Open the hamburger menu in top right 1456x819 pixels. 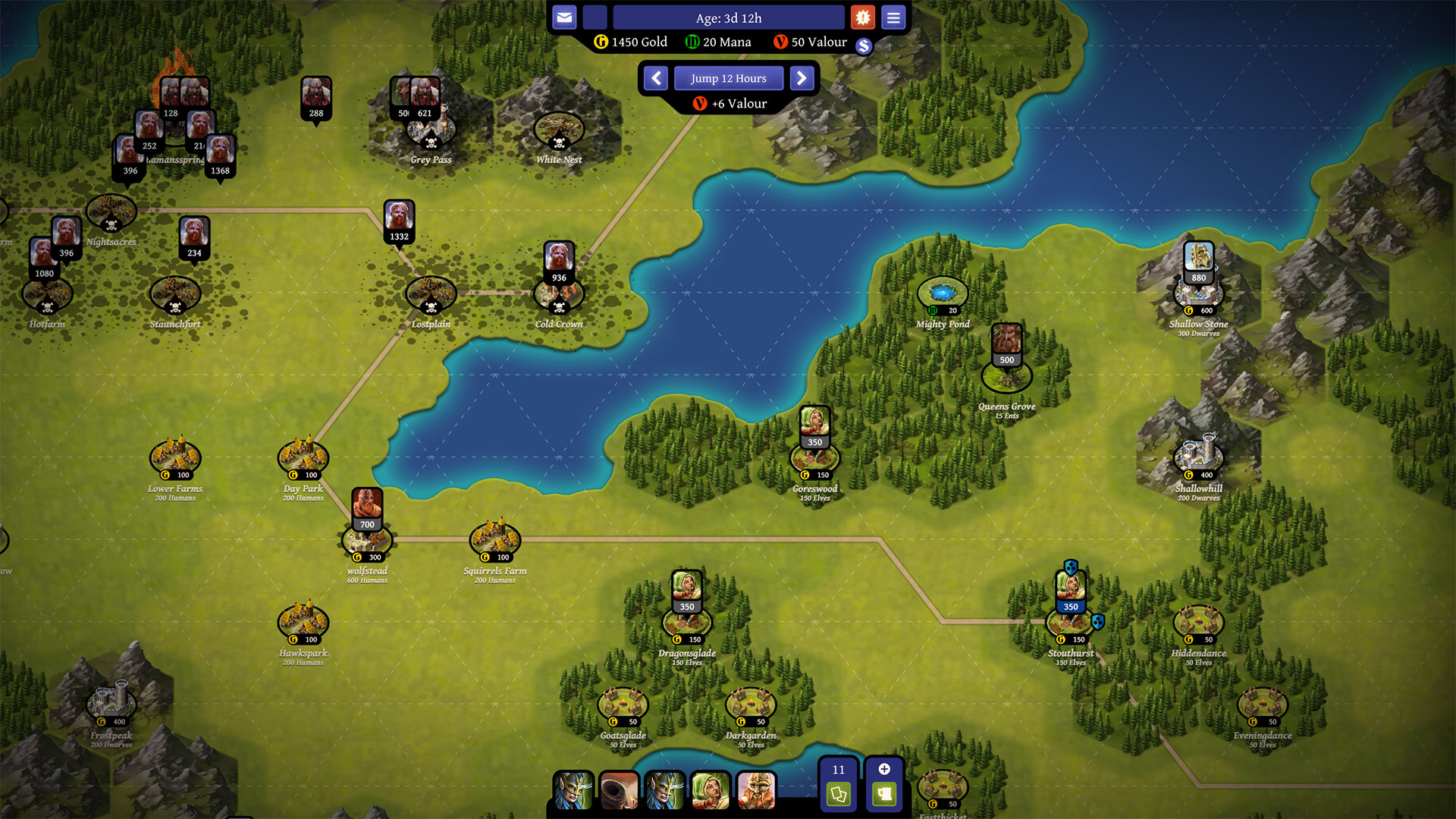pos(893,17)
